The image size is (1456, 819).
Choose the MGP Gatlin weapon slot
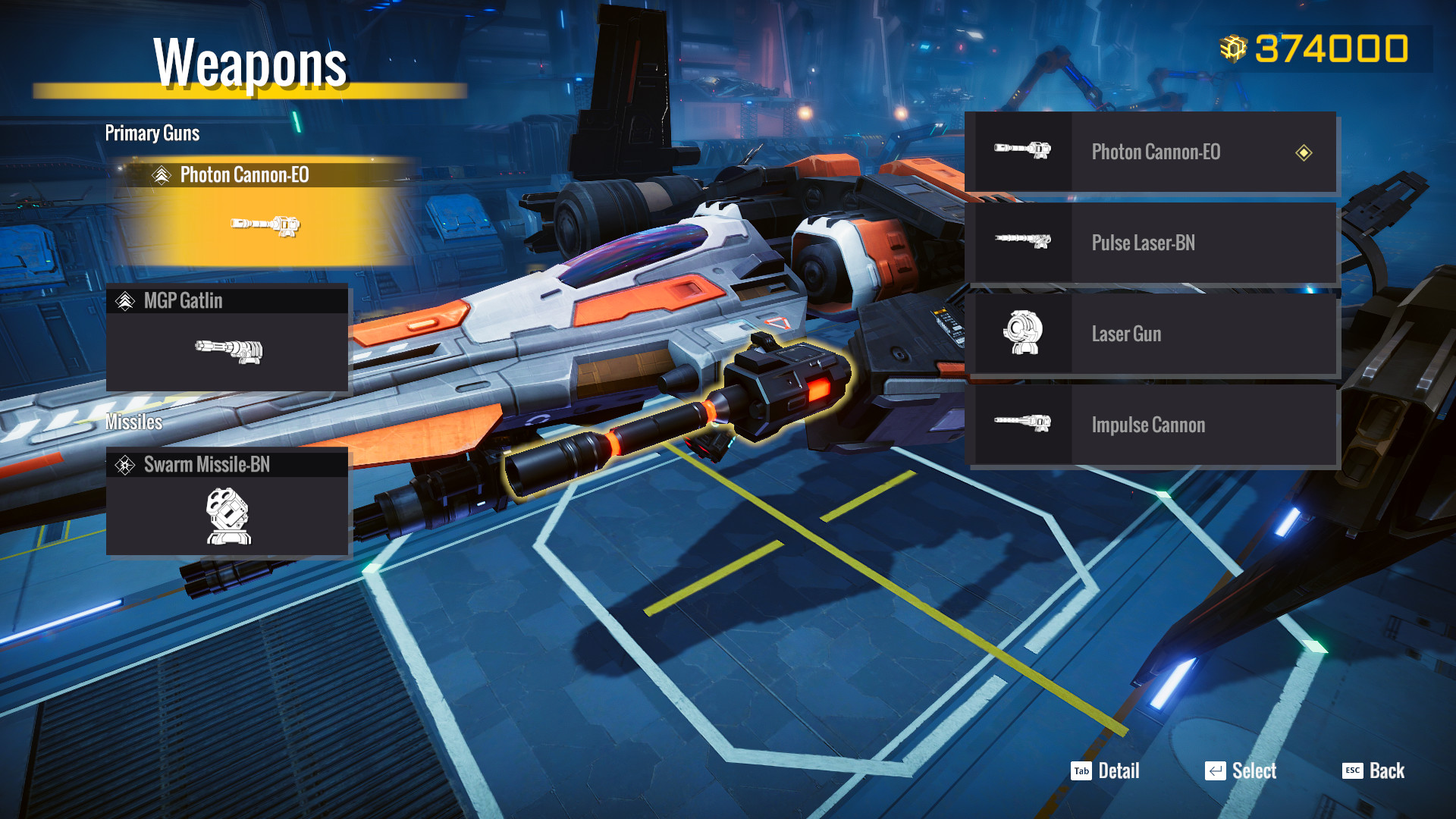pos(227,338)
